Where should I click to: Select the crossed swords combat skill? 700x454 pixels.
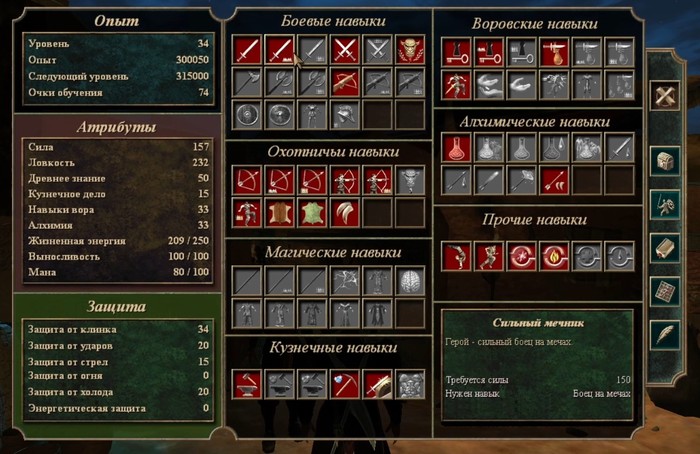344,50
